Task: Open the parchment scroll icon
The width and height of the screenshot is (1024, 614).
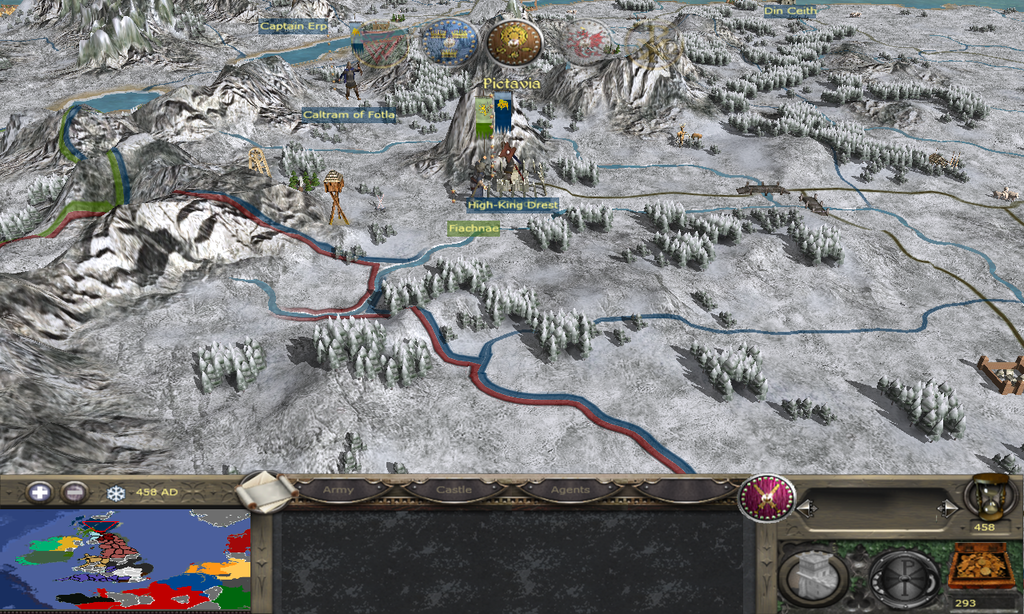Action: point(268,491)
